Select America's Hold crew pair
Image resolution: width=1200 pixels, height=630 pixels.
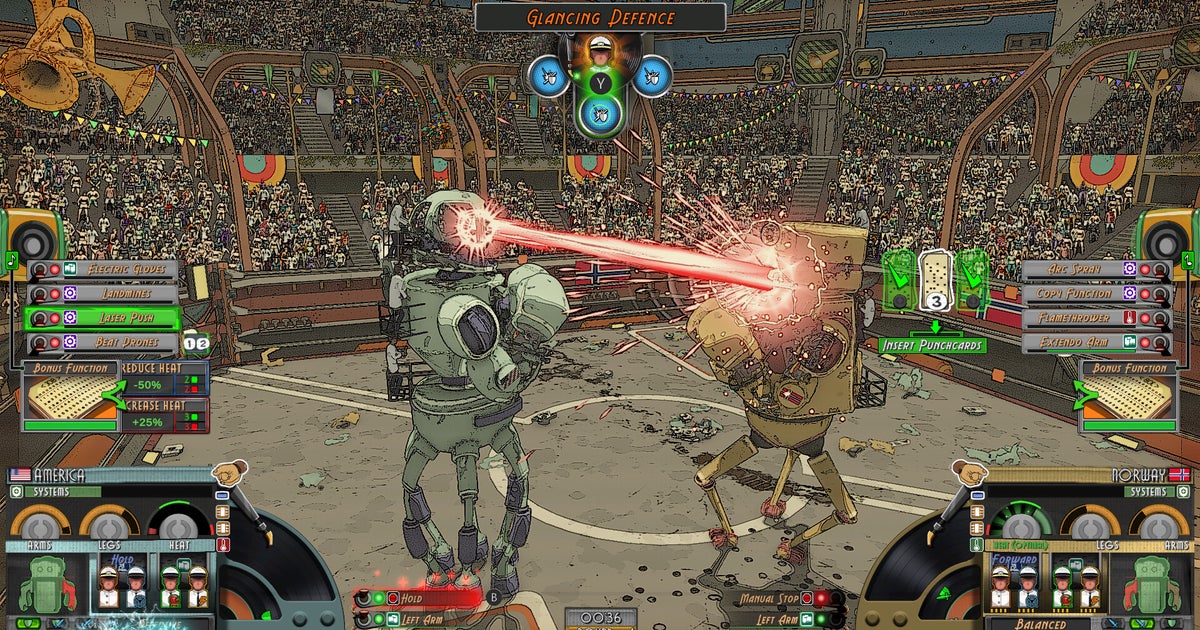tap(122, 583)
